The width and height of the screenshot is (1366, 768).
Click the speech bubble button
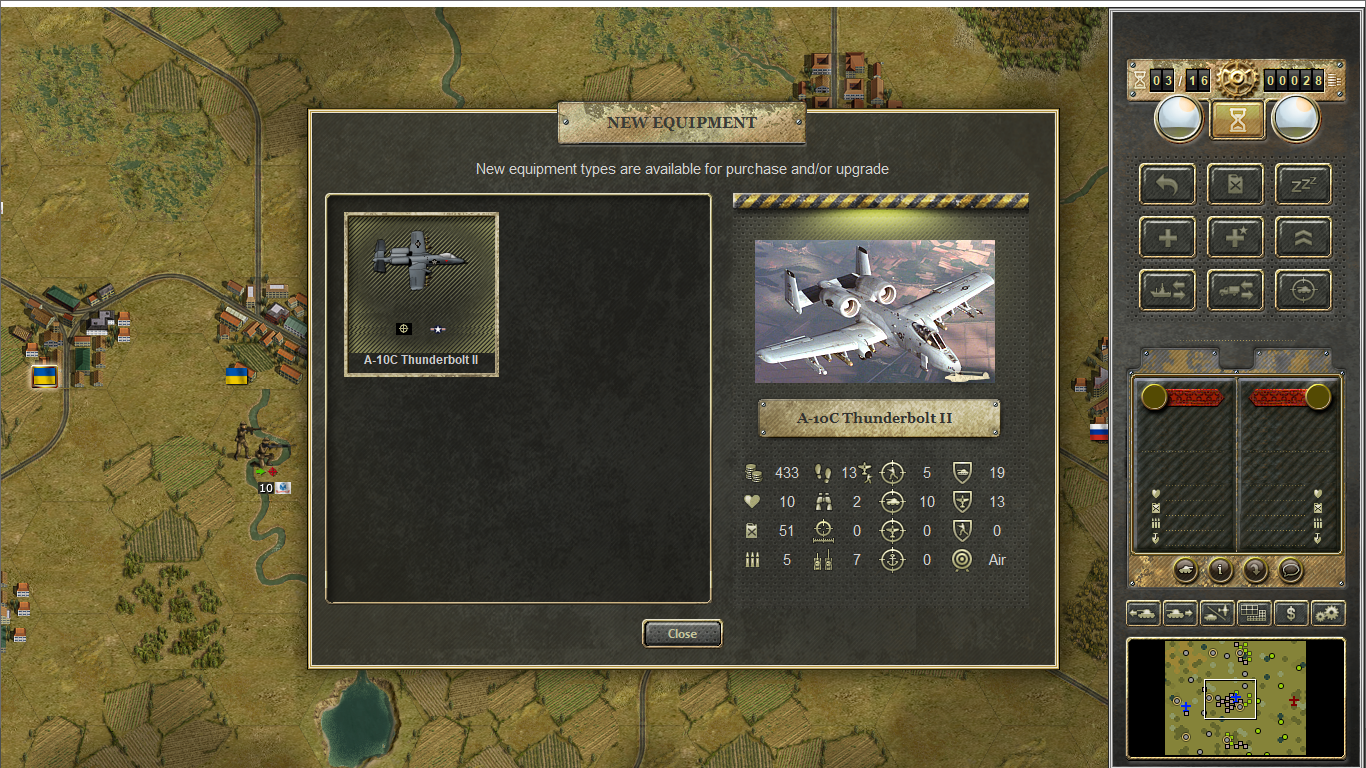click(1290, 570)
